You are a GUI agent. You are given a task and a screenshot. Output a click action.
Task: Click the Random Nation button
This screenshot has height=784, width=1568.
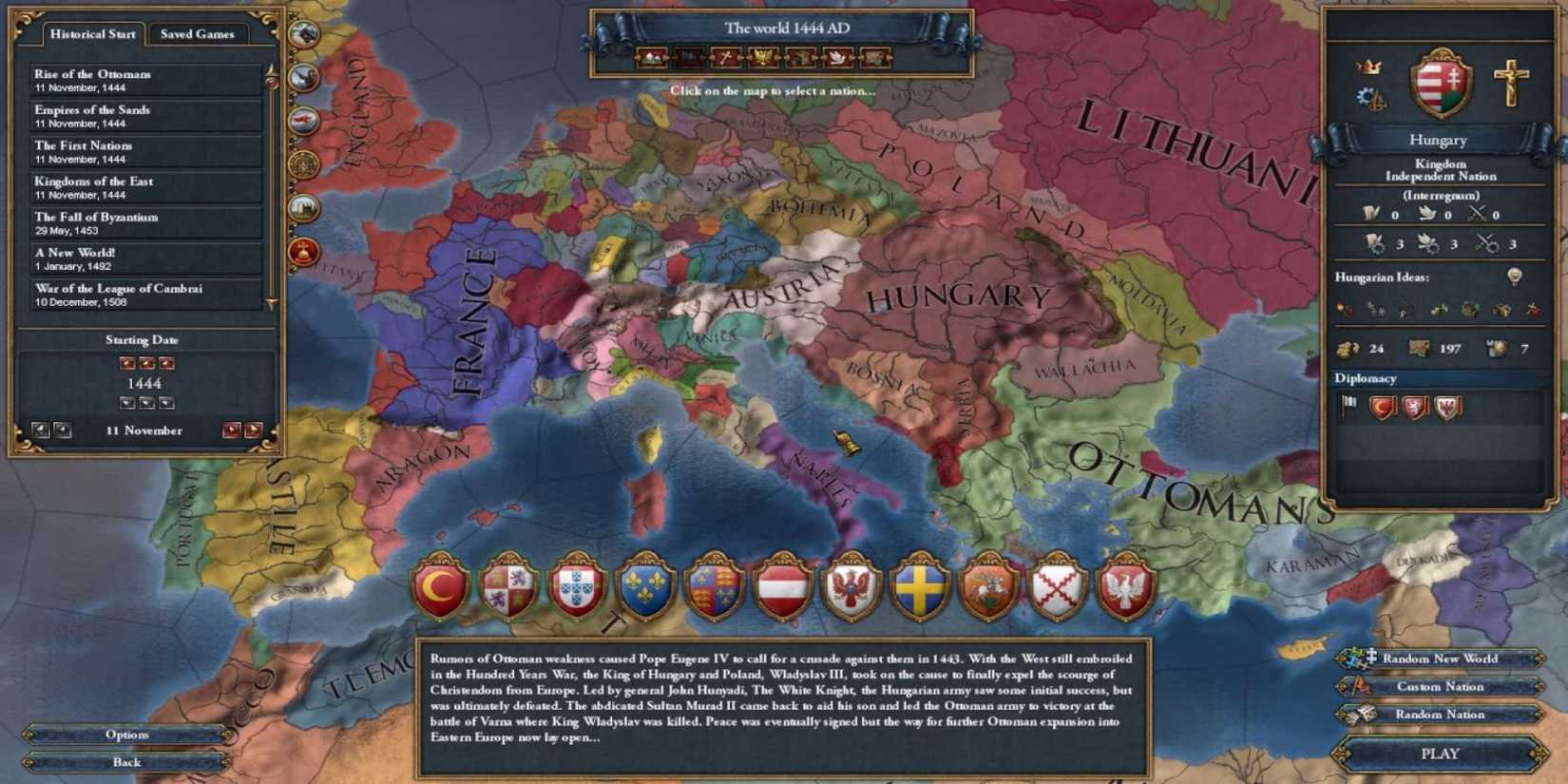click(x=1440, y=714)
